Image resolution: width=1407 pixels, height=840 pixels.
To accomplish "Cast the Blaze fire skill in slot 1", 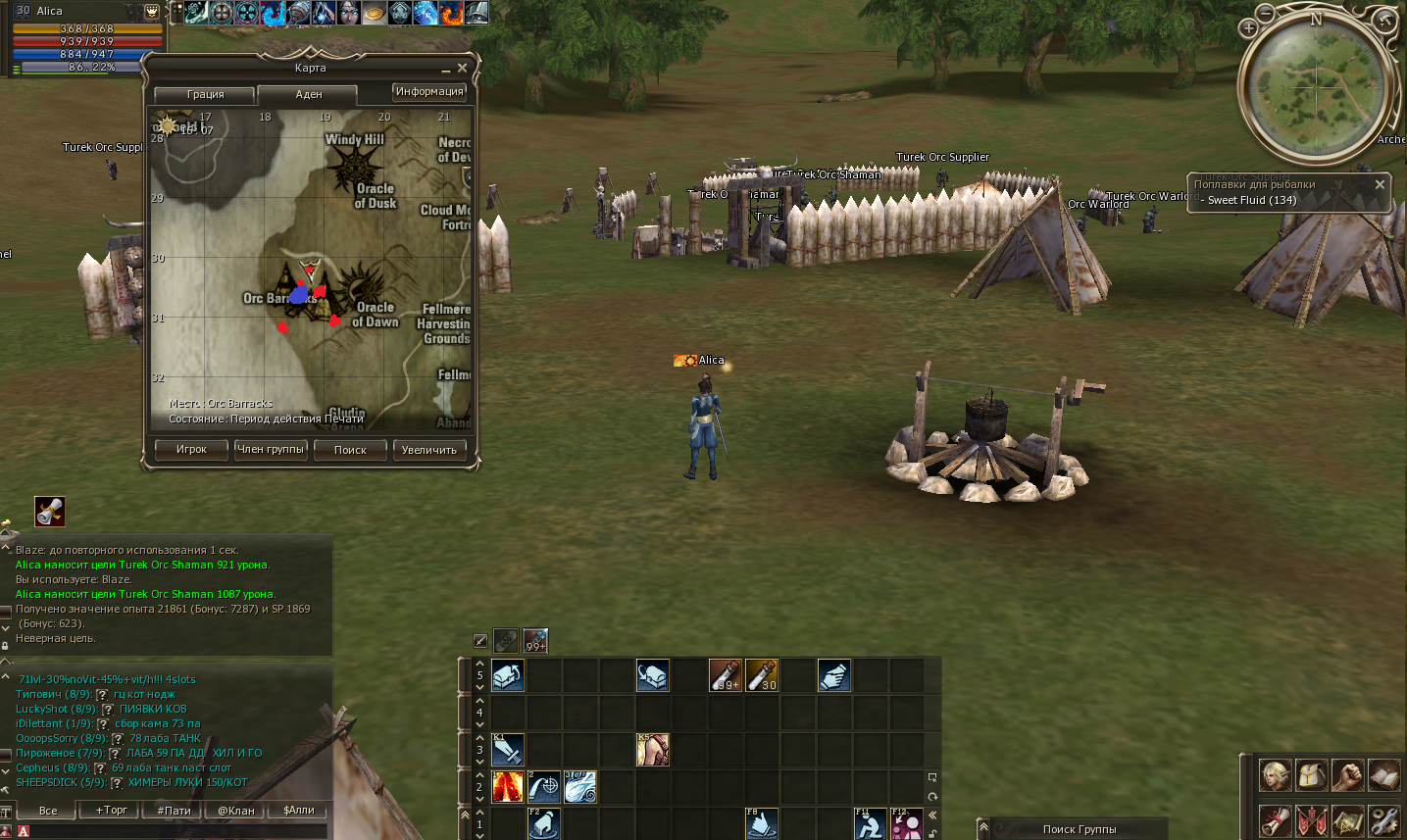I will click(x=508, y=787).
